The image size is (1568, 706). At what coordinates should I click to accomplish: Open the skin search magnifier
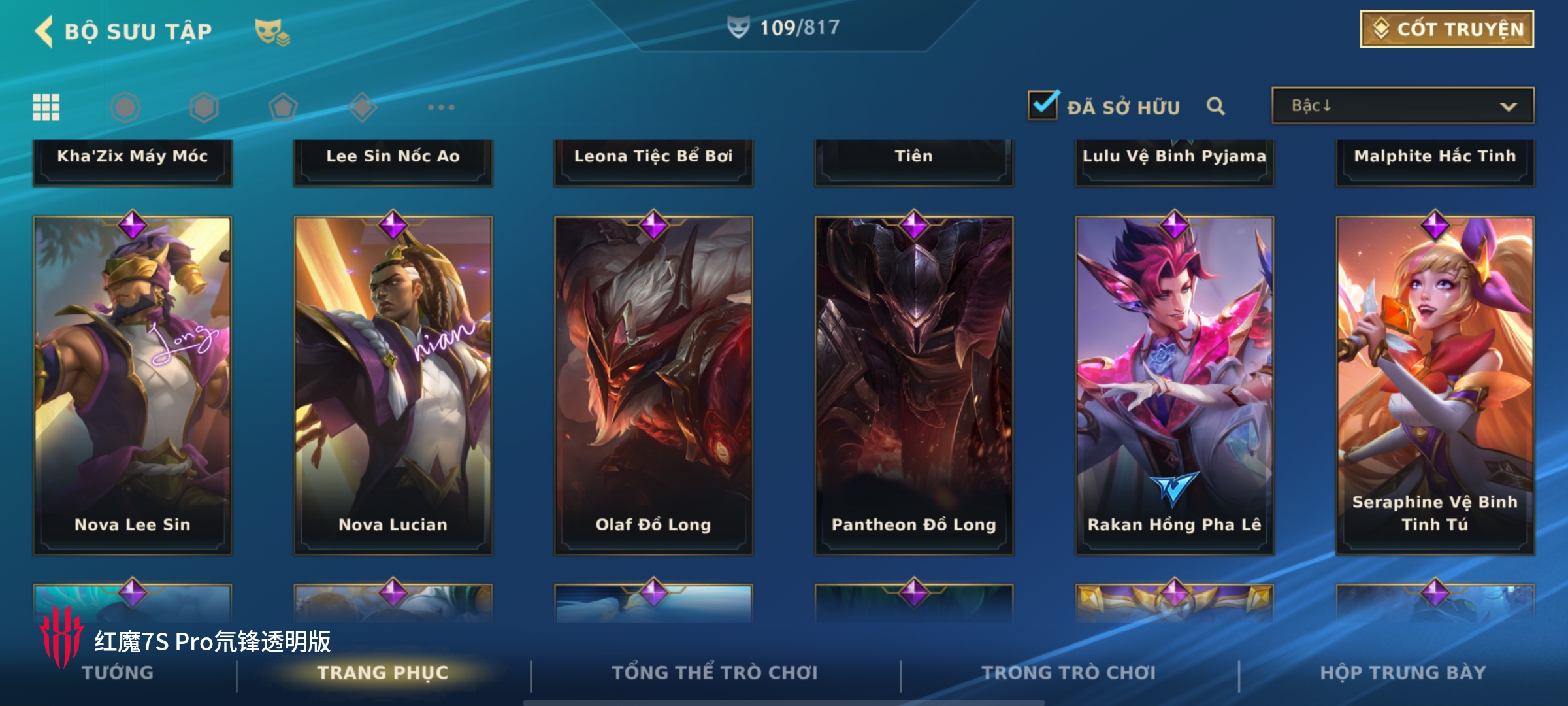click(x=1215, y=107)
